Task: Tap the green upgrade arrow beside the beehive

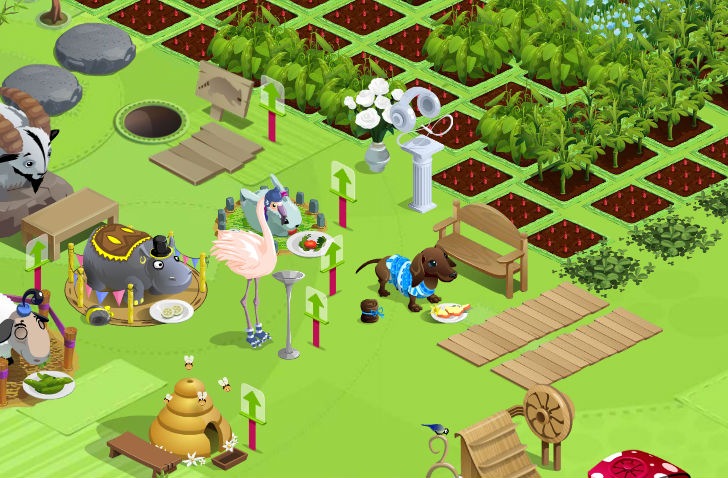Action: (x=252, y=405)
